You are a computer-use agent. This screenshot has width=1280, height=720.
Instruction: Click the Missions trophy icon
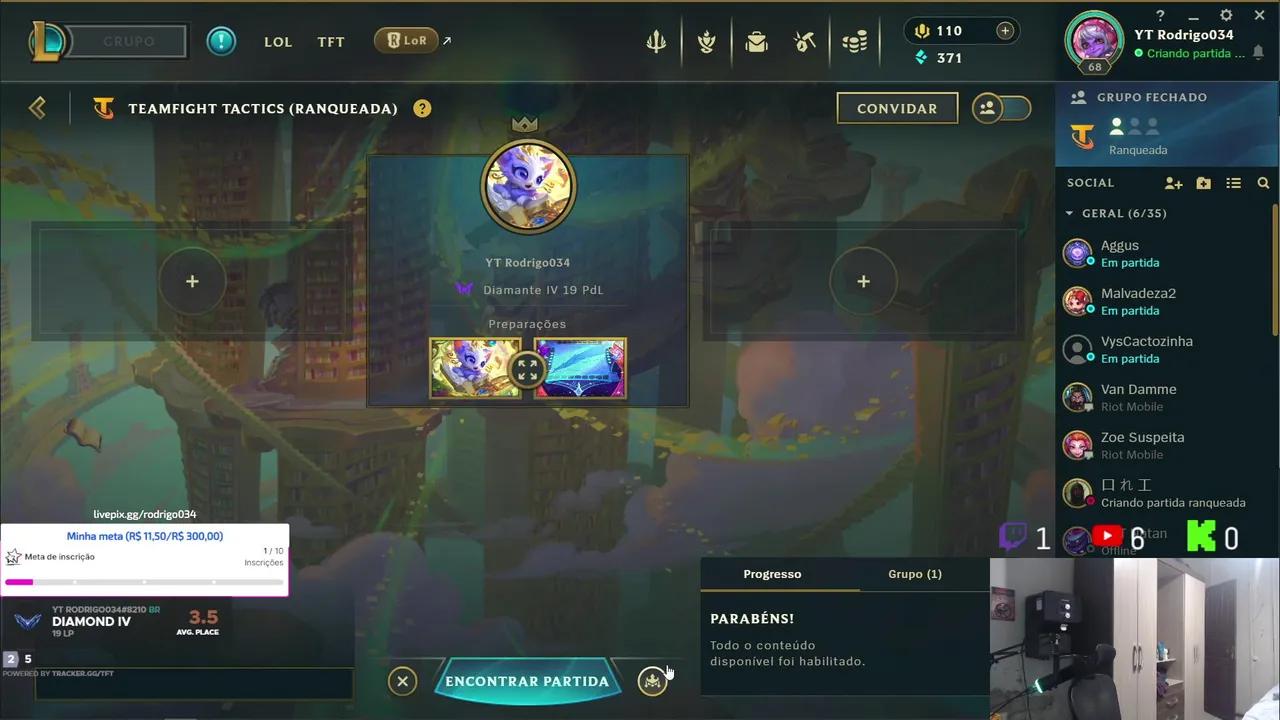(706, 41)
